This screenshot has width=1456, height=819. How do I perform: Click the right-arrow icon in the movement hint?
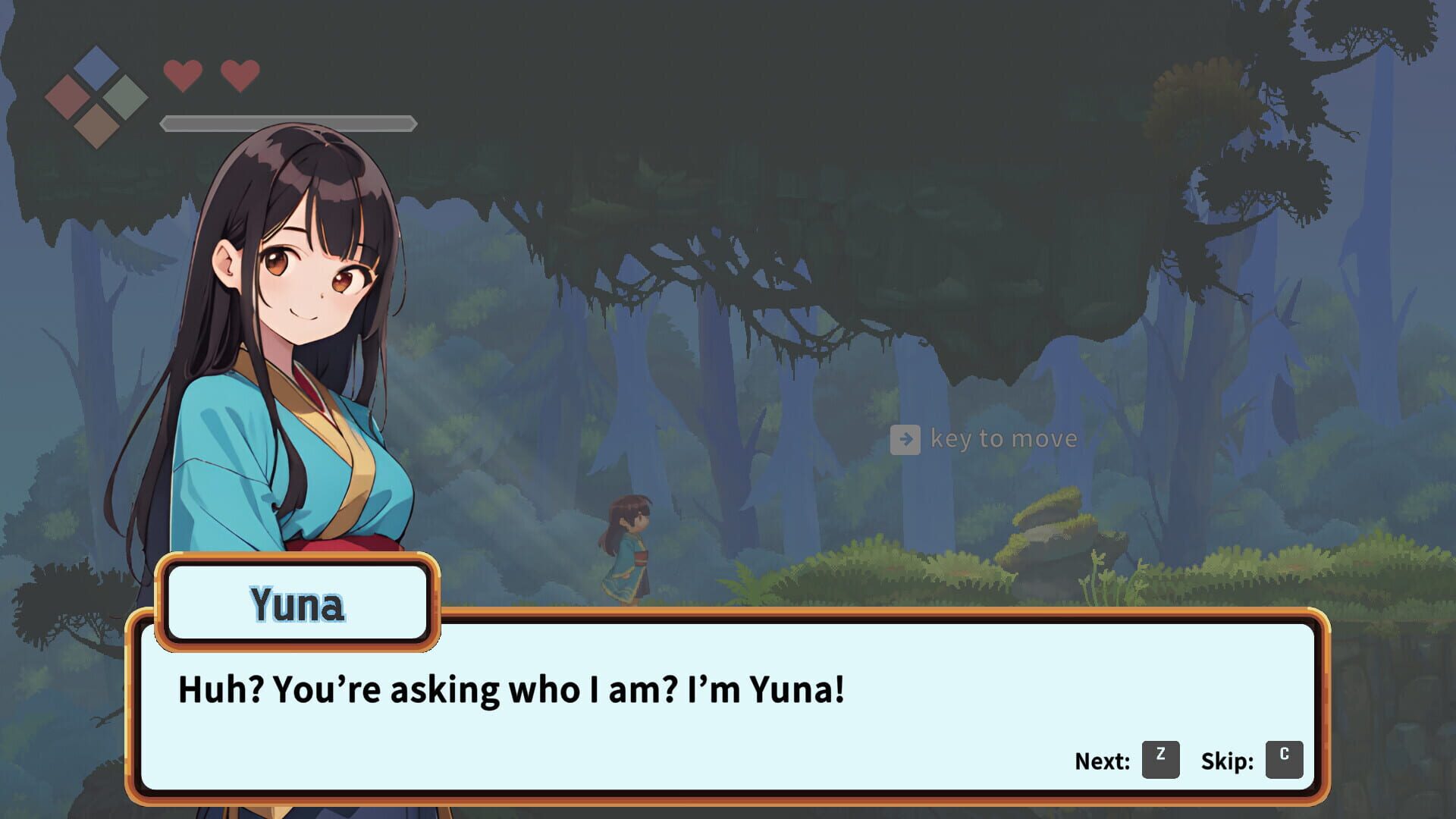coord(905,438)
